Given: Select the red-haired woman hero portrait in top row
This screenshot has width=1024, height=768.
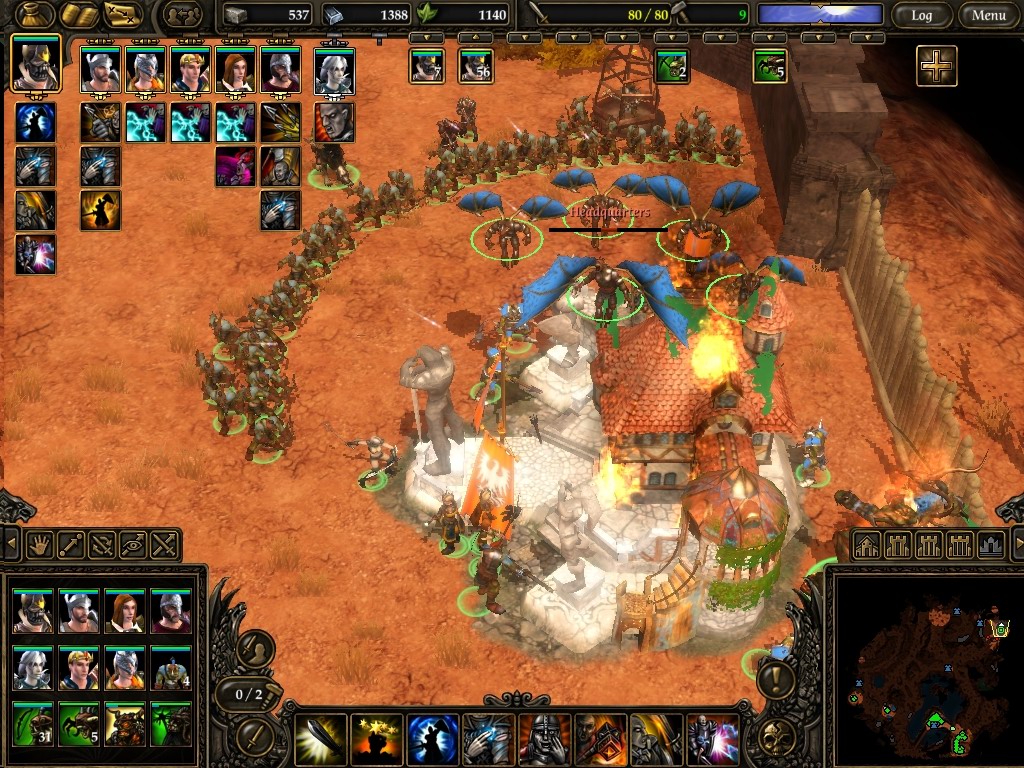Looking at the screenshot, I should [235, 70].
